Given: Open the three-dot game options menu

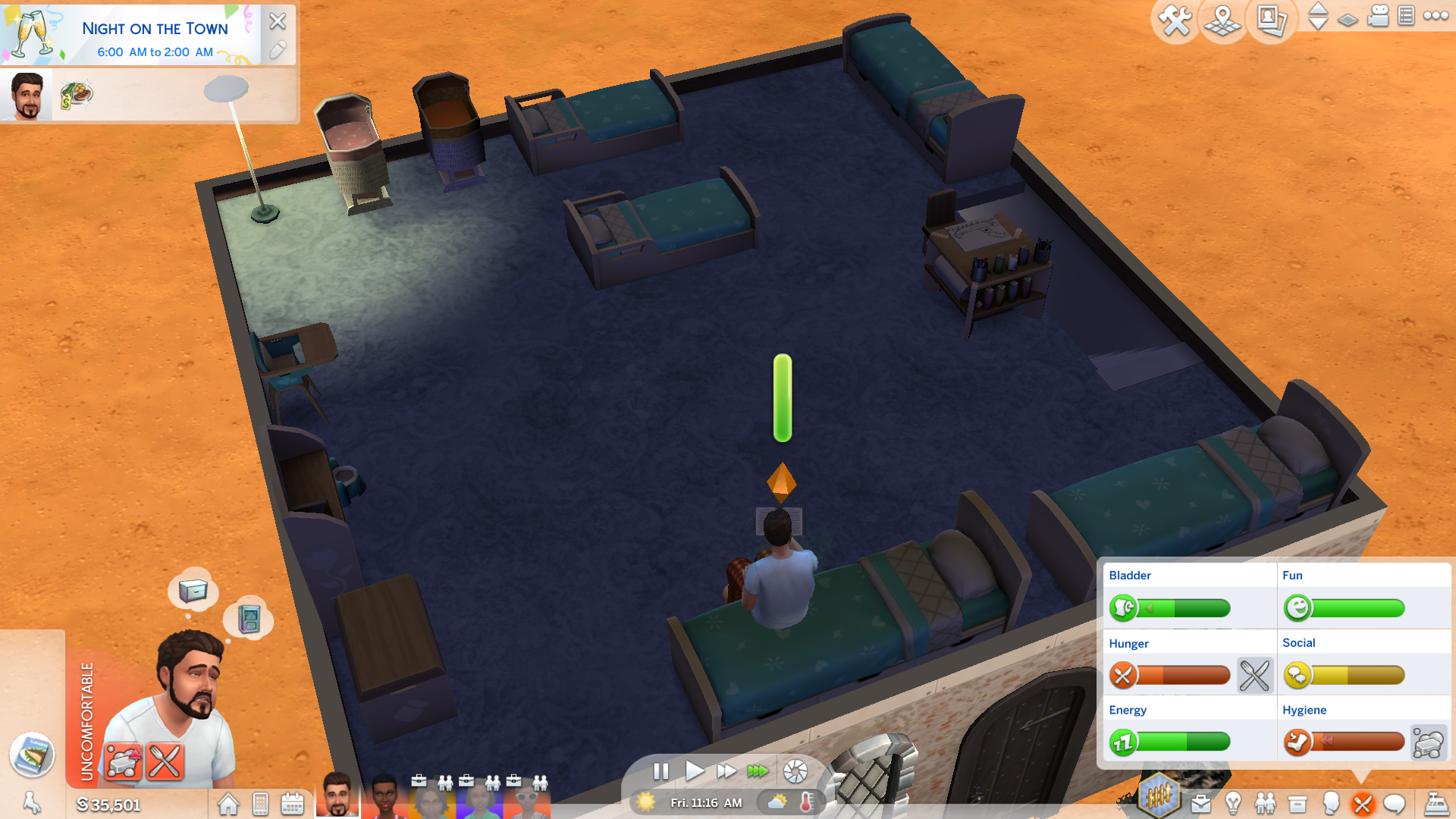Looking at the screenshot, I should tap(1436, 16).
